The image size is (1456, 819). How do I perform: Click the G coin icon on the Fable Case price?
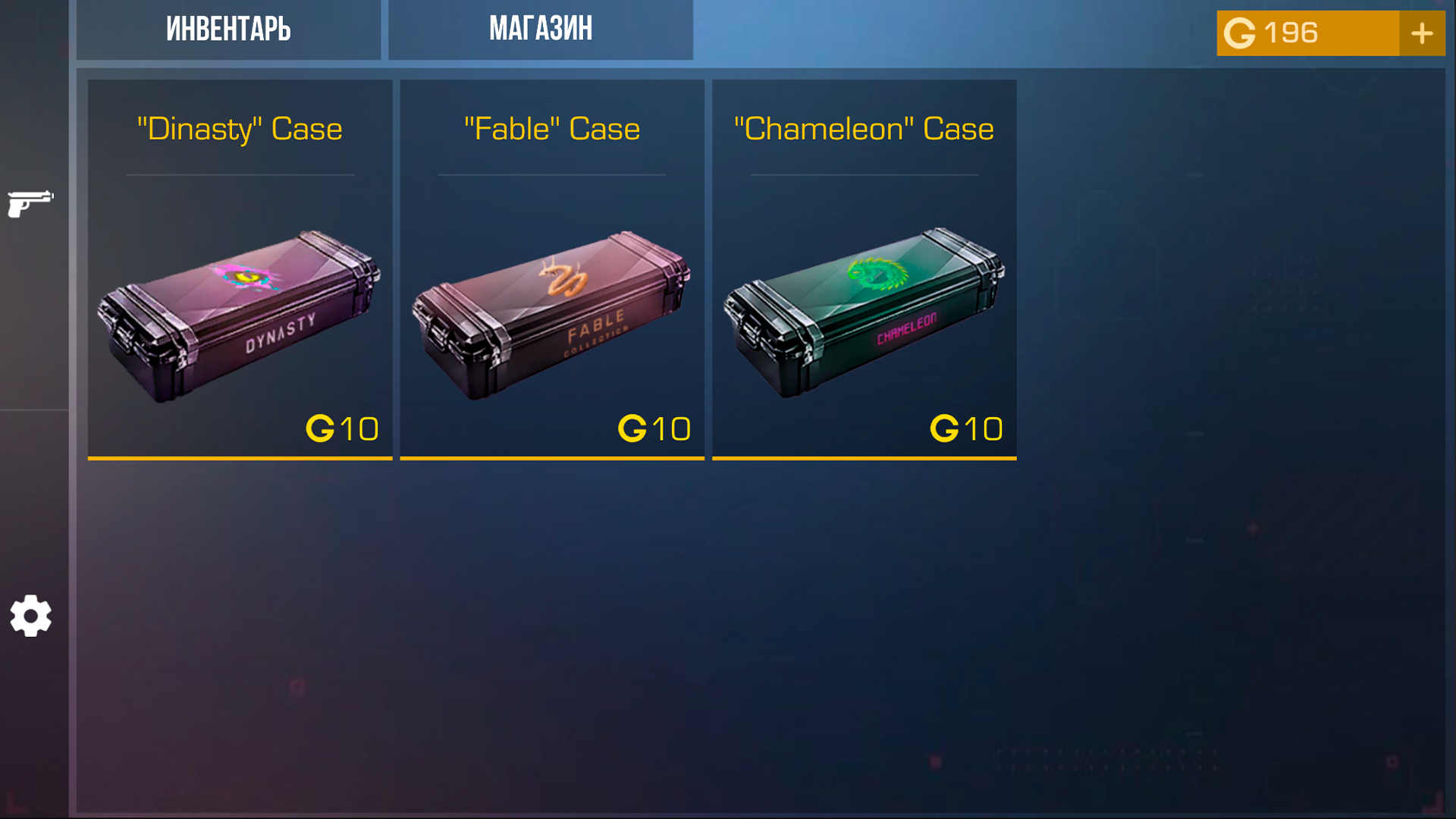pyautogui.click(x=634, y=428)
